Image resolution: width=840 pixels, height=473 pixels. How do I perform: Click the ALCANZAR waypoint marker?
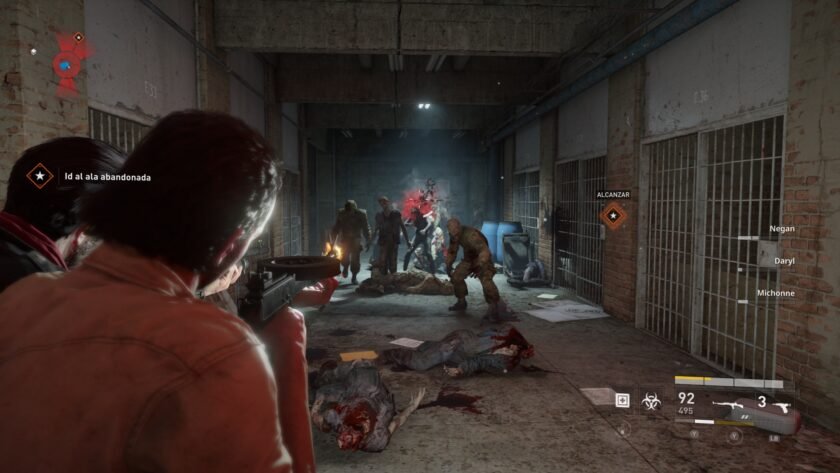coord(612,215)
